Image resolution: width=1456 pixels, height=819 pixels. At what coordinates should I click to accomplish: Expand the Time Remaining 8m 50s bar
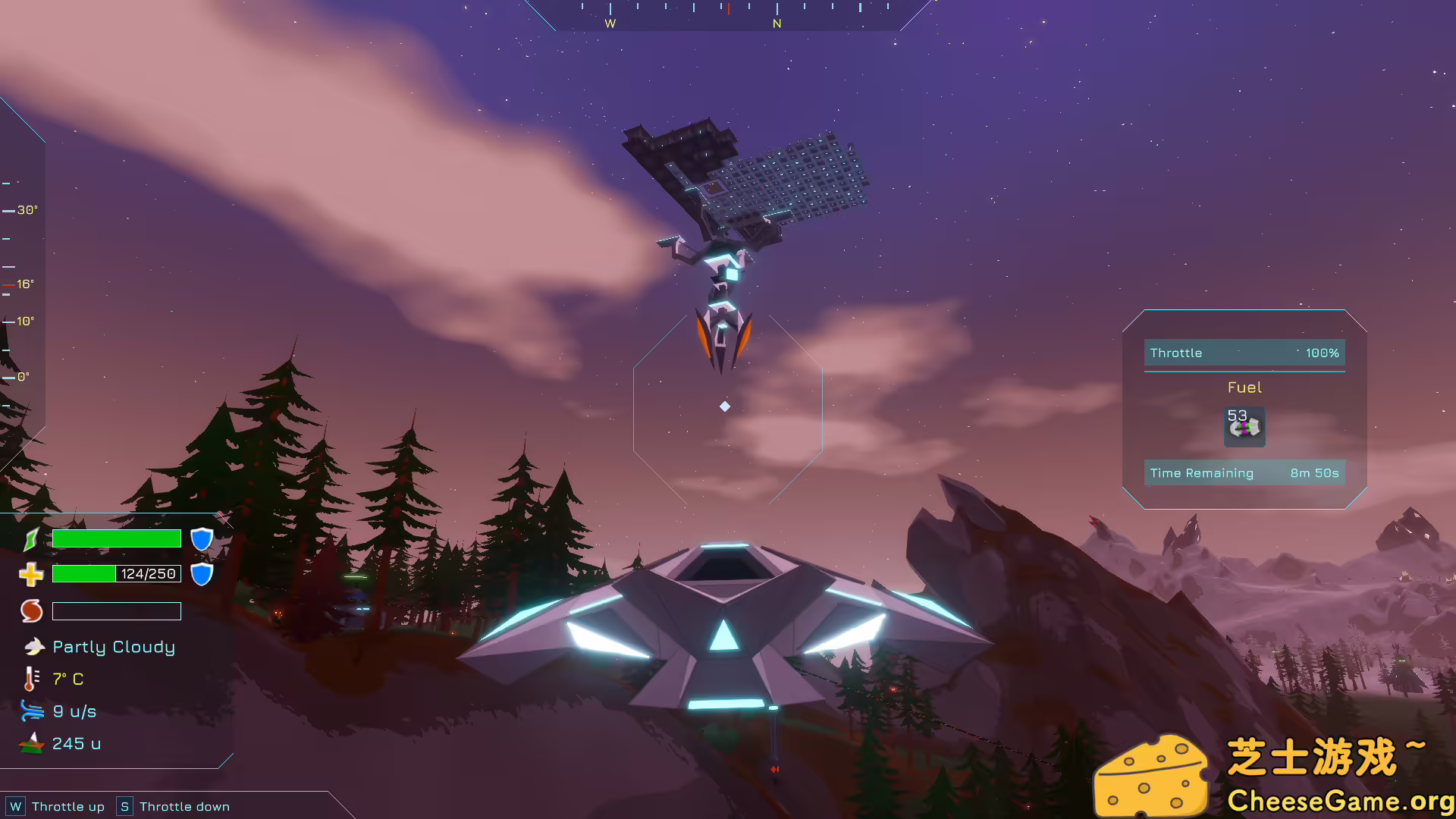tap(1244, 472)
